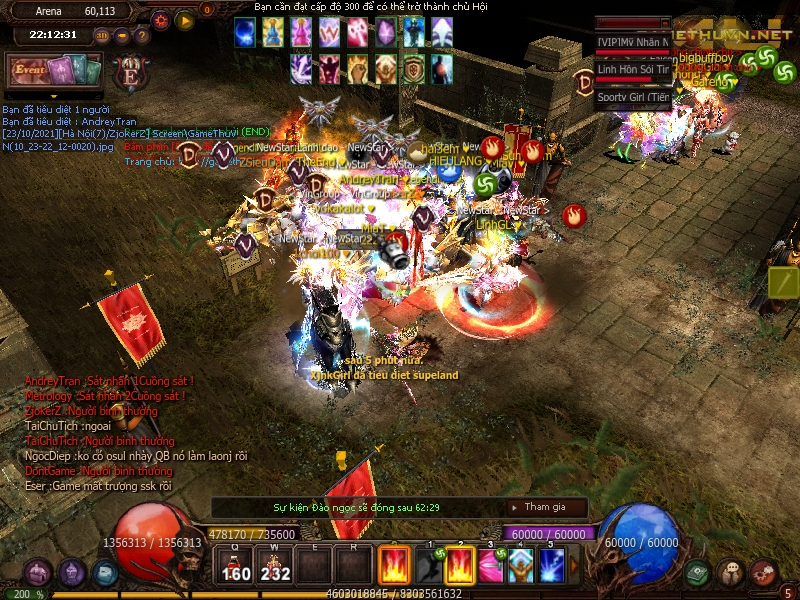Activate the blue lightning skill in slot 5
This screenshot has width=800, height=600.
pos(552,566)
